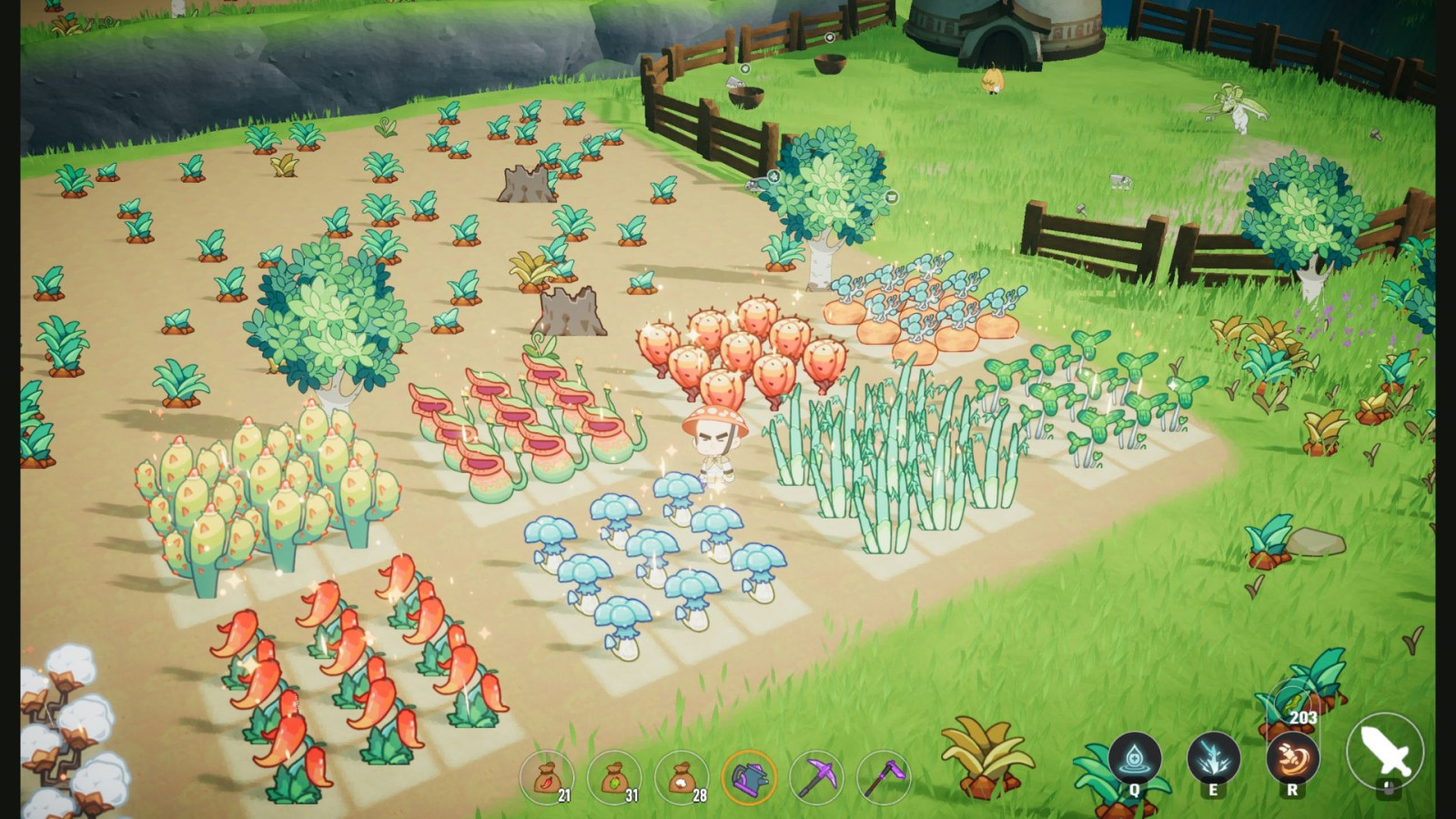
Task: Equip the watering can
Action: pos(749,778)
